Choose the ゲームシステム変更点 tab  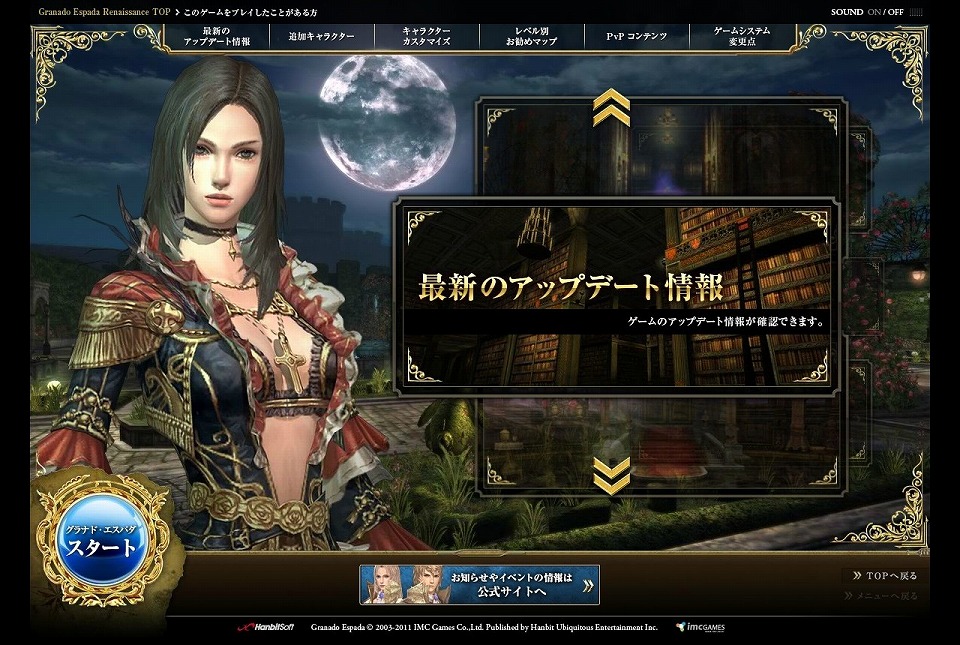(741, 37)
